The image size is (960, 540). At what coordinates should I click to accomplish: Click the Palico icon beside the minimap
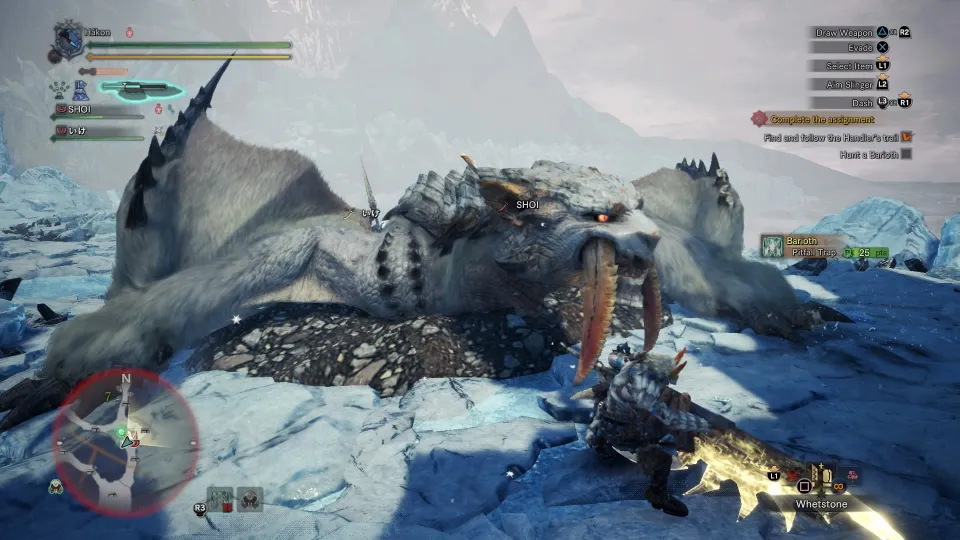55,487
